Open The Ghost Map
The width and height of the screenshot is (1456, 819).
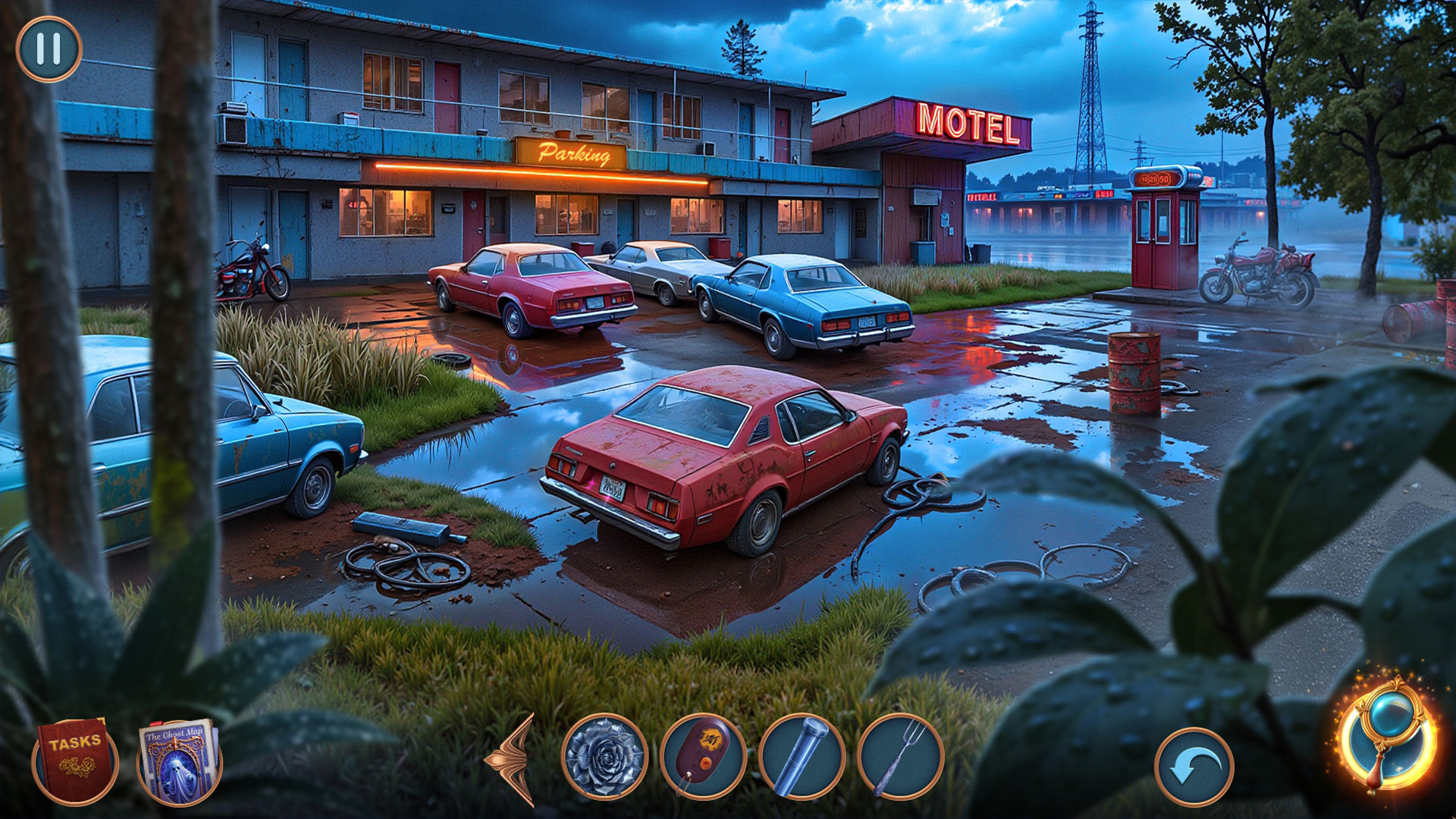point(179,762)
